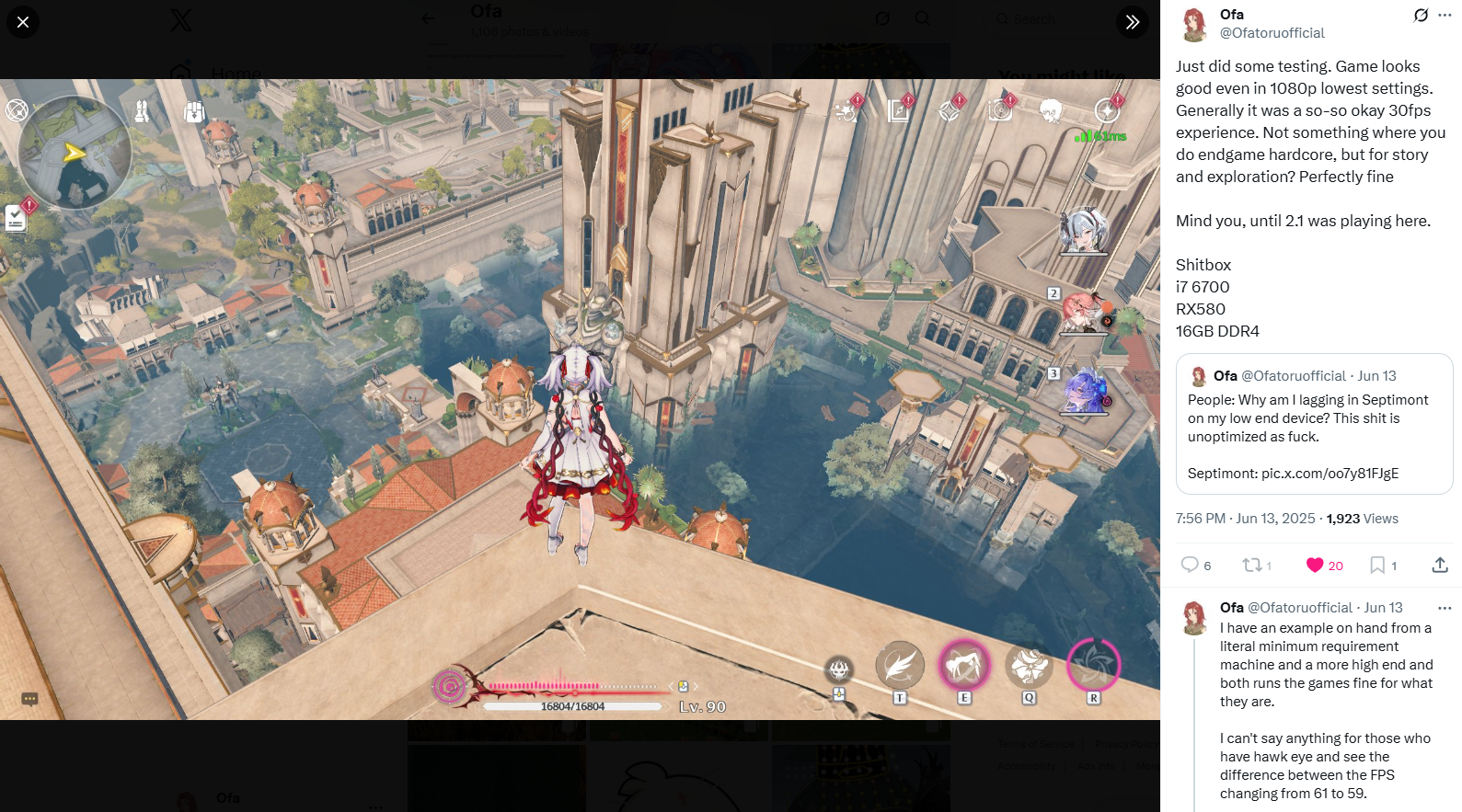Close the X image viewer
1462x812 pixels.
click(x=23, y=22)
